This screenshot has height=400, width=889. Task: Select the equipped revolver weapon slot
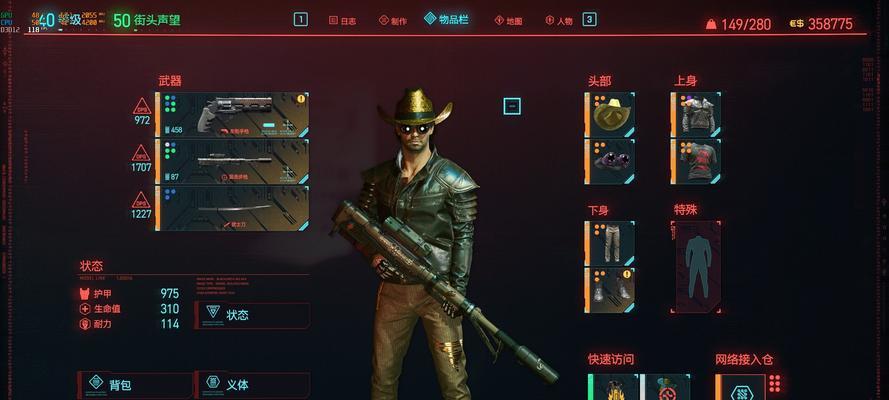click(x=232, y=114)
